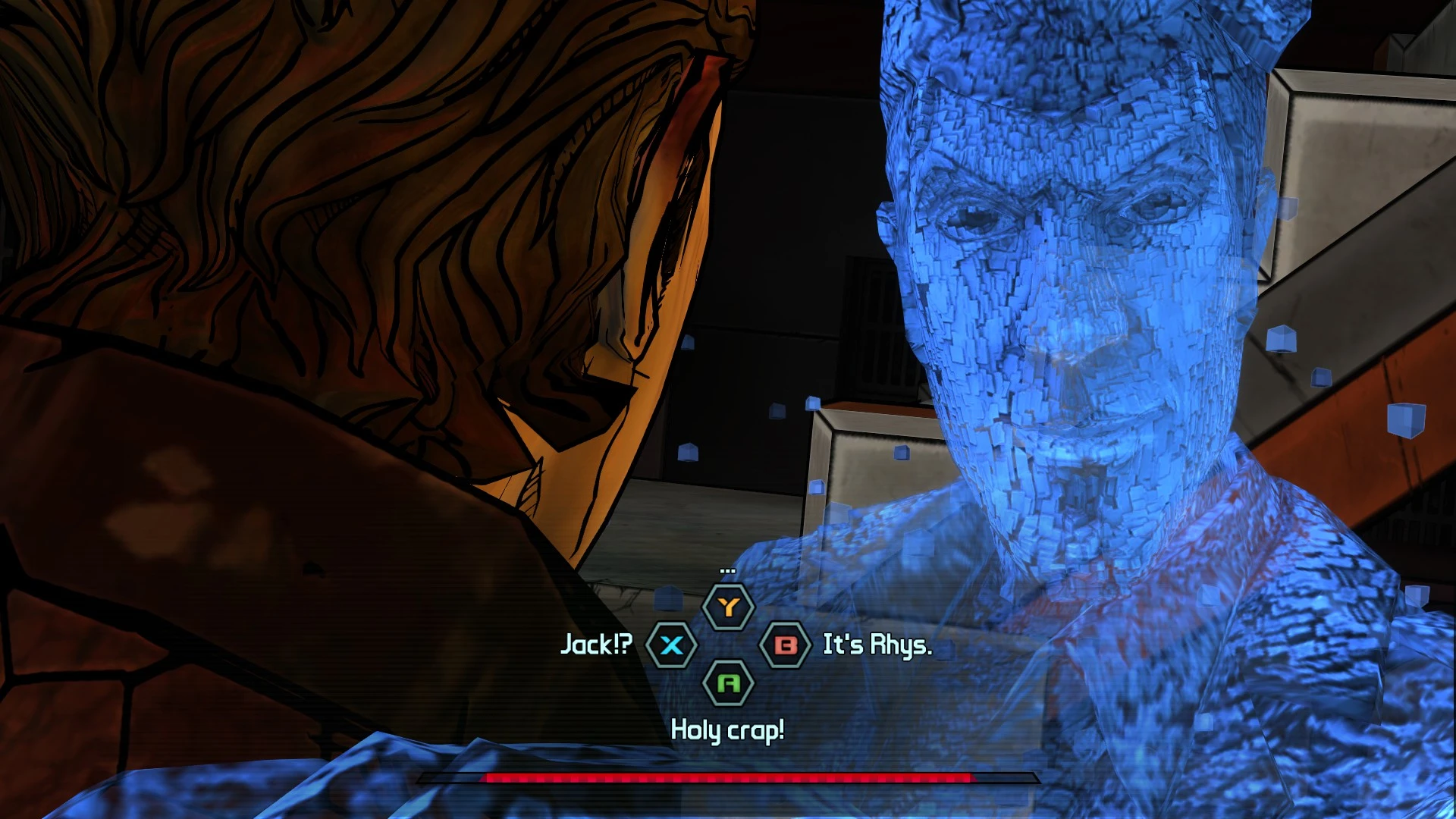The width and height of the screenshot is (1456, 819).
Task: Pick the 'Jack!?' dialogue choice
Action: pos(595,645)
